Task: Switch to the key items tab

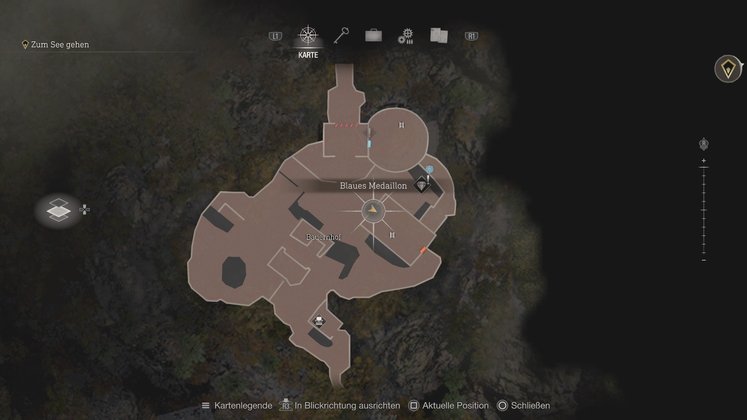Action: [x=342, y=36]
